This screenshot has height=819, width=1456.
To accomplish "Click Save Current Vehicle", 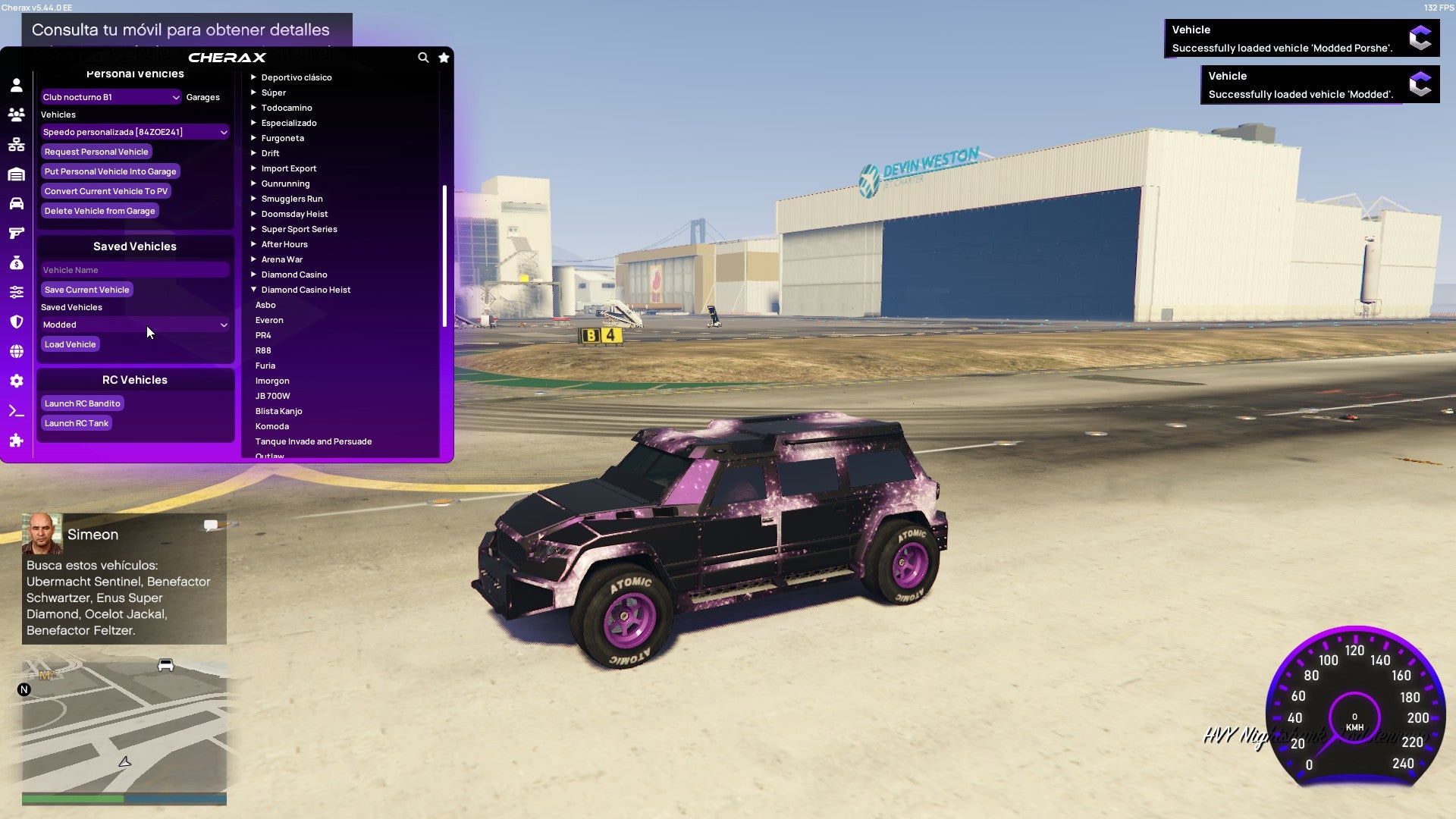I will point(86,290).
